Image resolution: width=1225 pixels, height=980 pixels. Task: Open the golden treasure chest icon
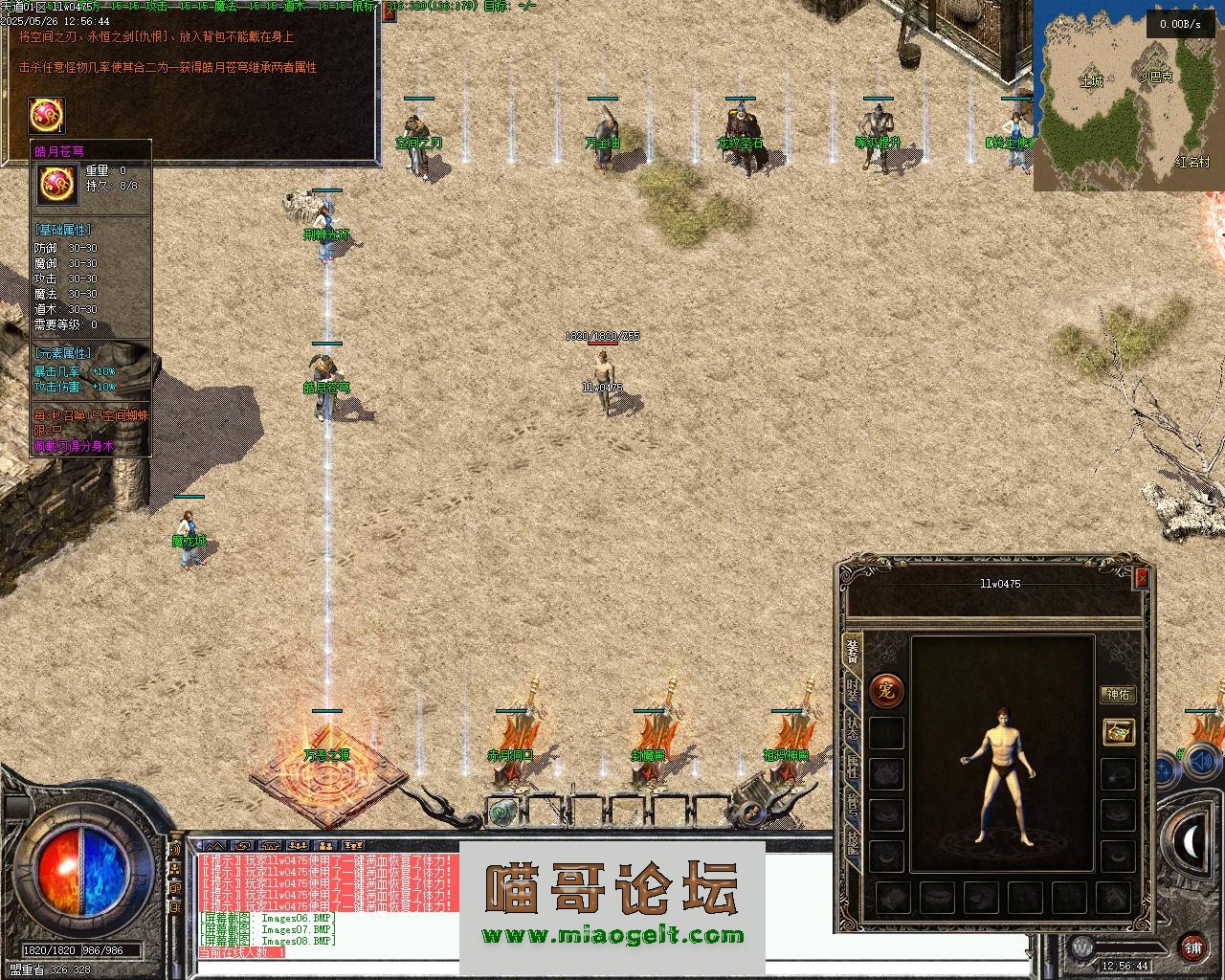pyautogui.click(x=1118, y=732)
